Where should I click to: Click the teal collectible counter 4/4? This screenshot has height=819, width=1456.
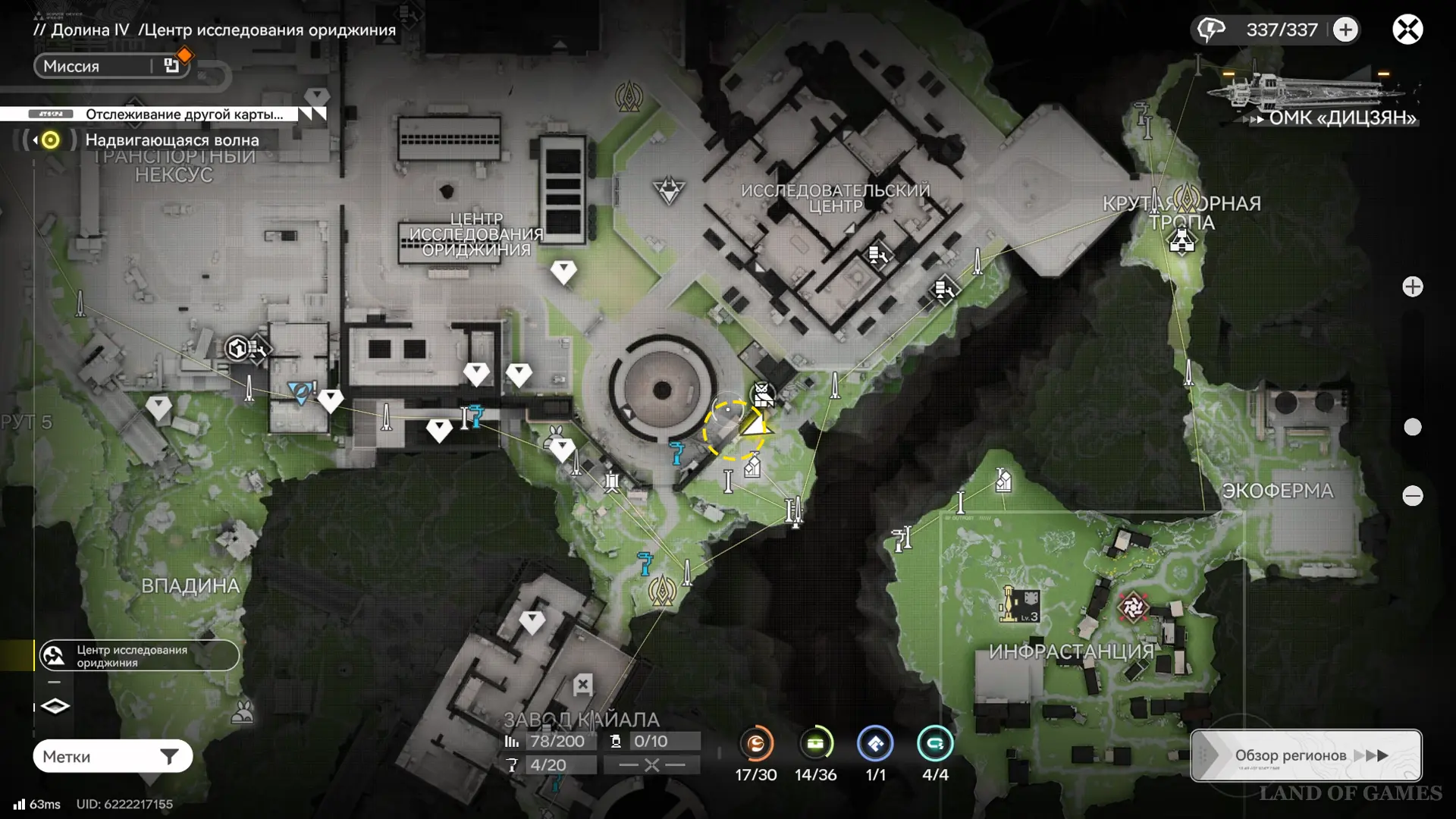[x=934, y=745]
